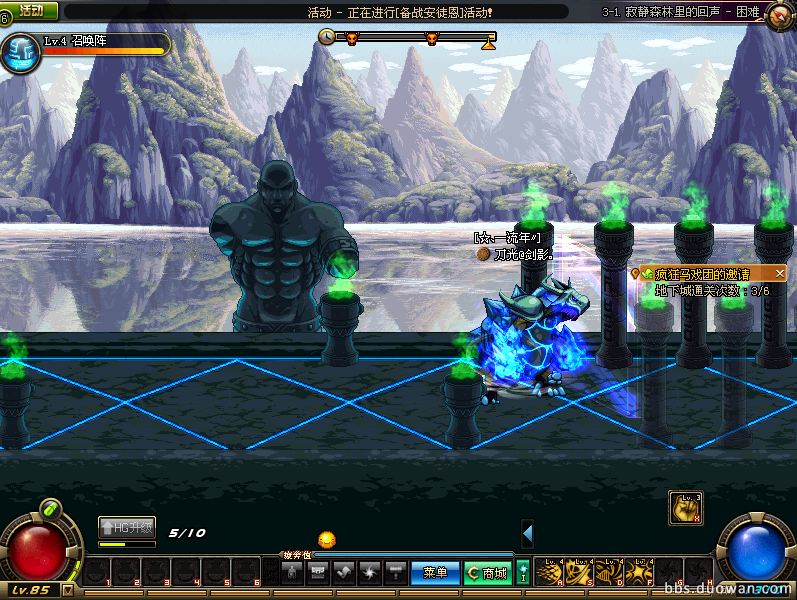Viewport: 797px width, 600px height.
Task: Click the HG升级 upgrade button
Action: (x=127, y=528)
